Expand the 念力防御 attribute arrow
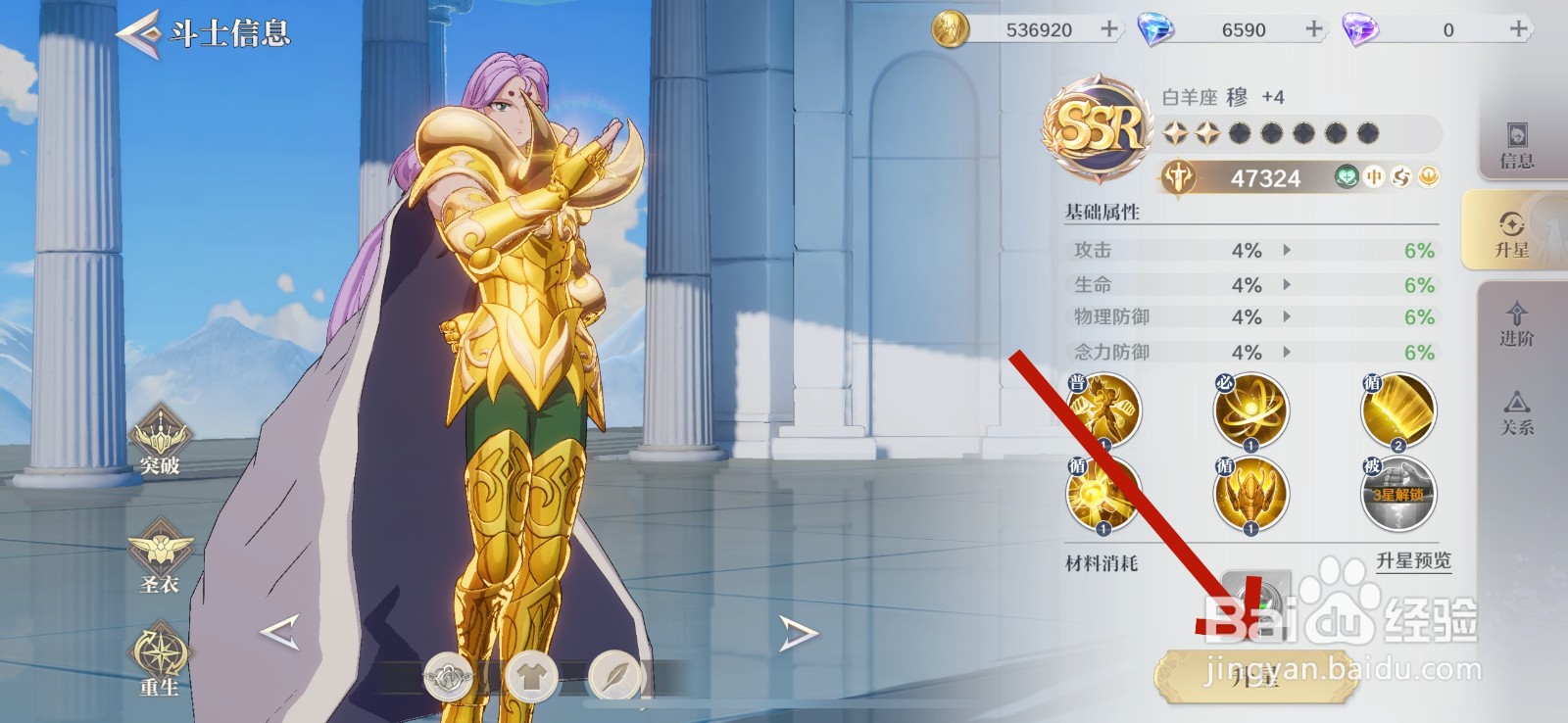The height and width of the screenshot is (723, 1568). [1285, 350]
